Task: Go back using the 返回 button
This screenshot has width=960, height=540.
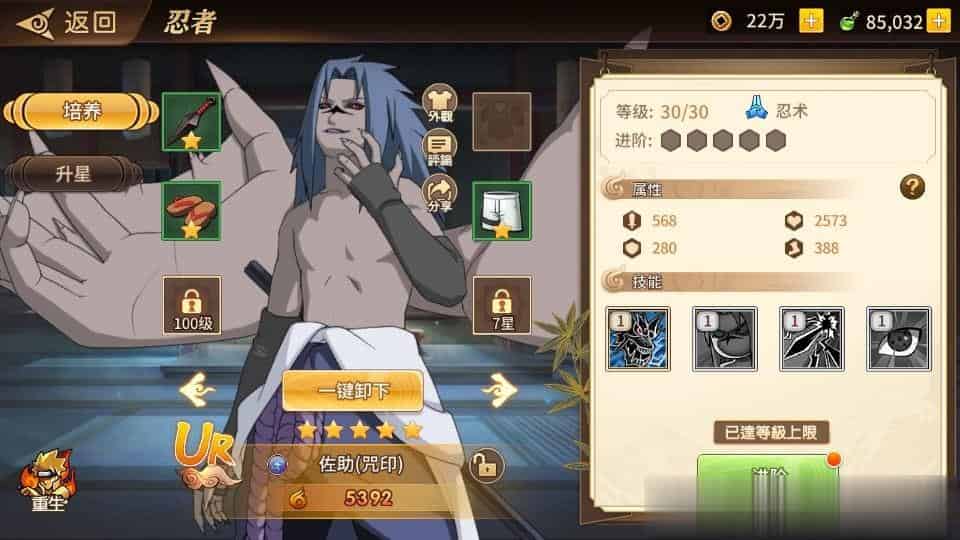Action: click(67, 22)
